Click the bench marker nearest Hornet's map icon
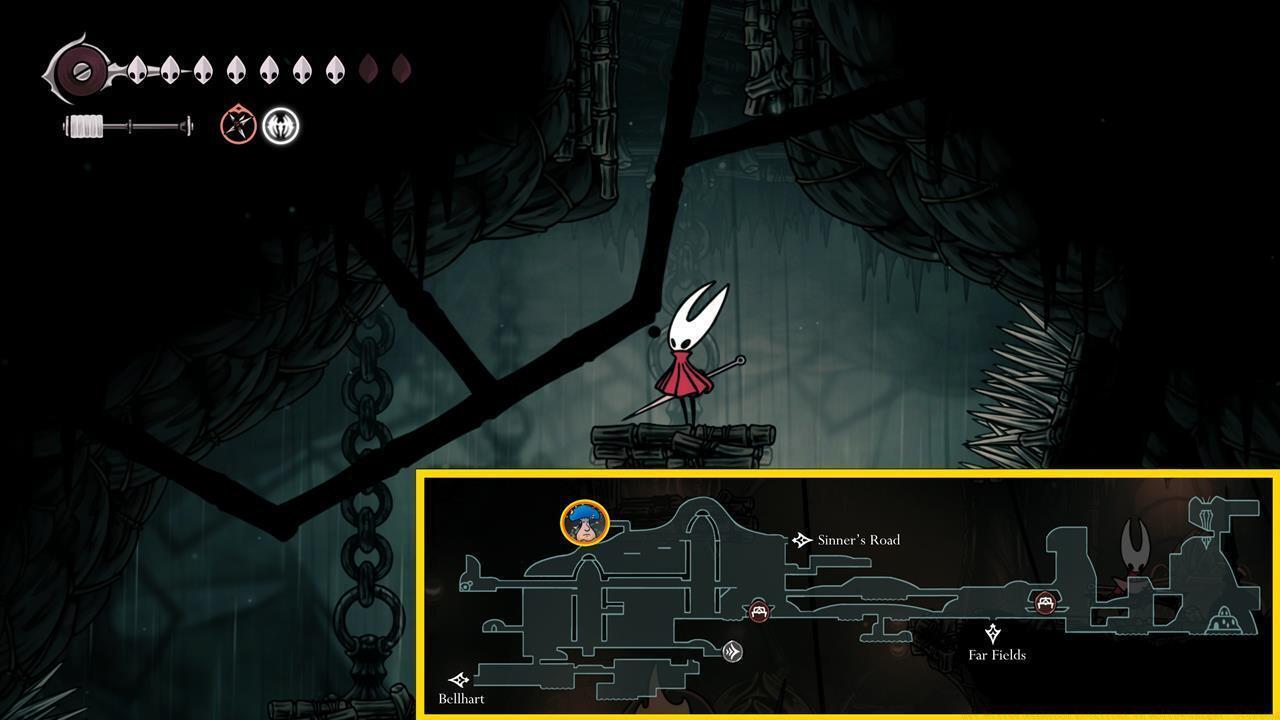Viewport: 1280px width, 720px height. pos(1045,602)
